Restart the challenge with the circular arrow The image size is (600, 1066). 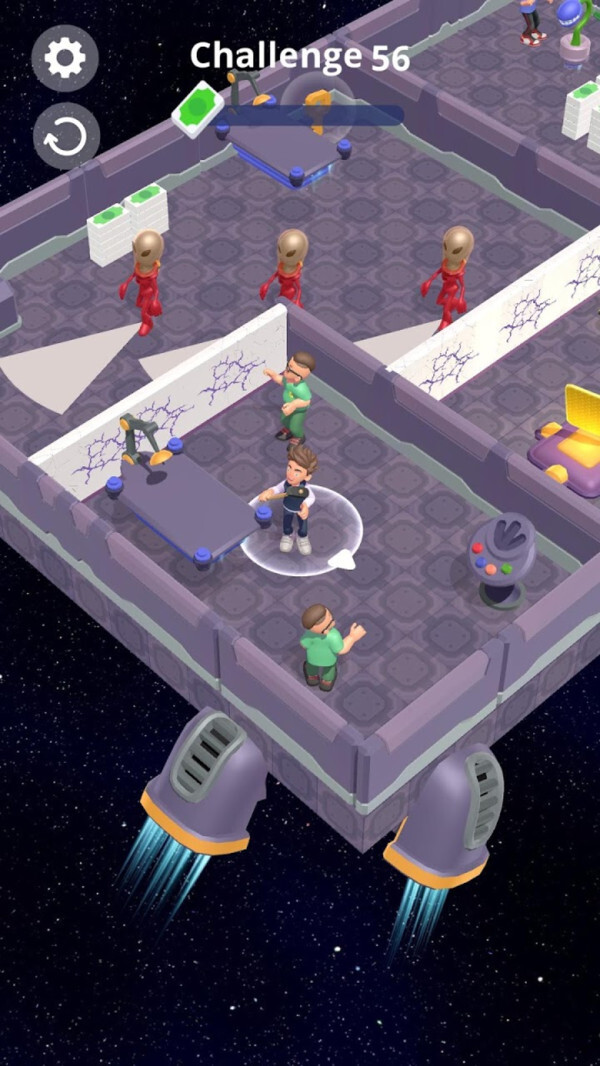tap(66, 136)
